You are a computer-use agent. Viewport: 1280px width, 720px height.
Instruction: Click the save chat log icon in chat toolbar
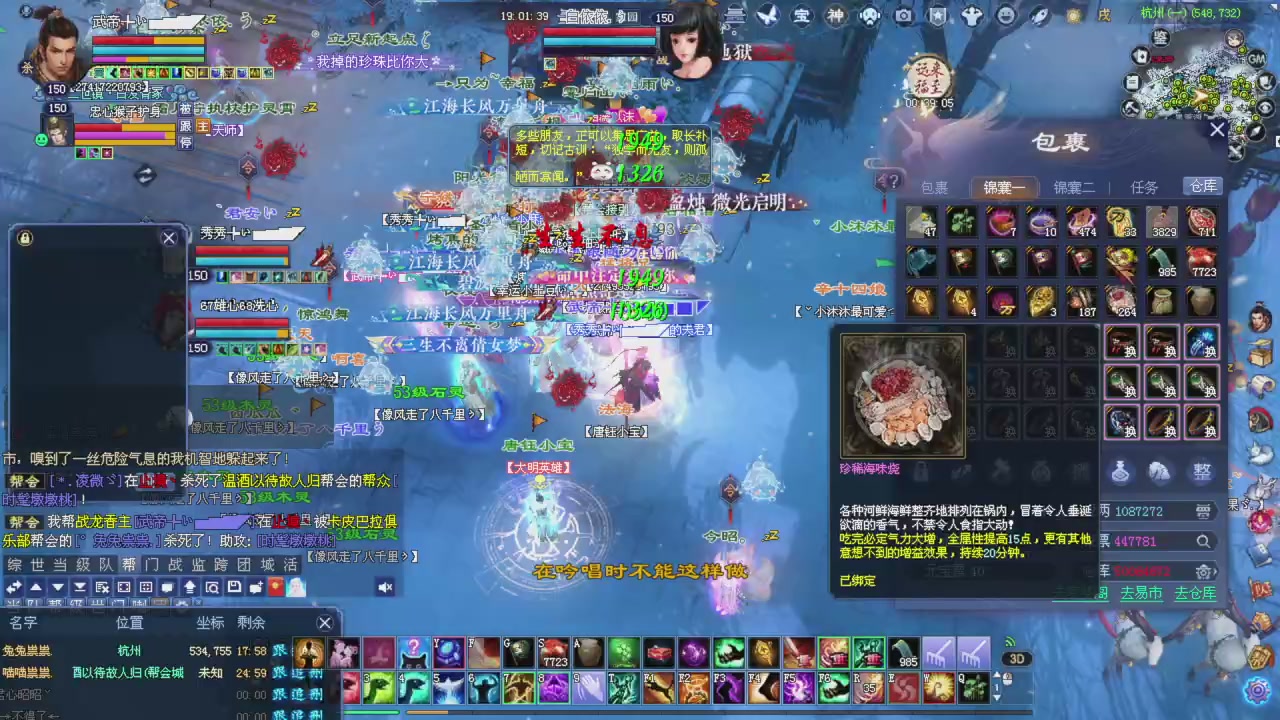coord(233,587)
